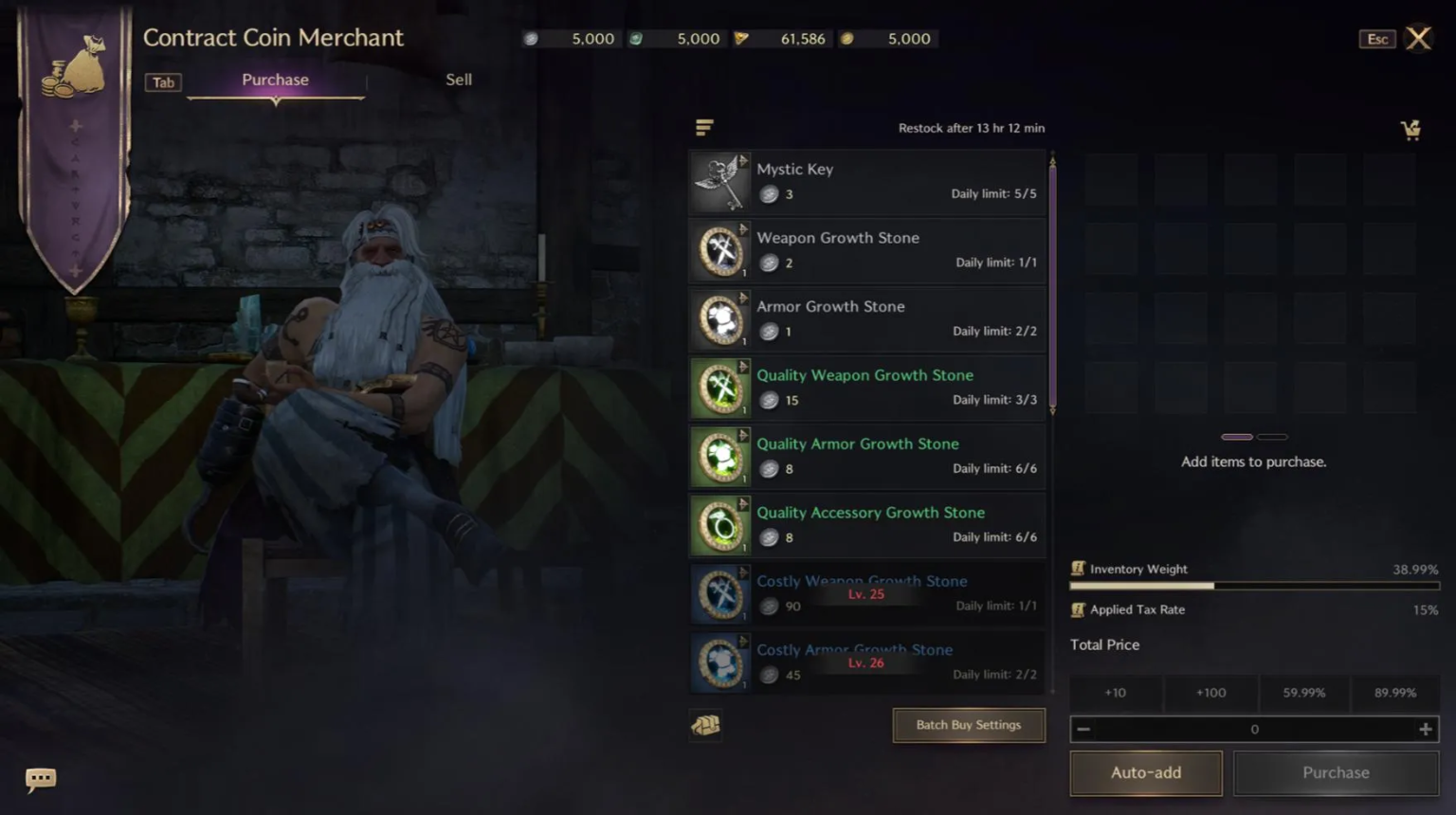Click the Quality Armor Growth Stone icon
This screenshot has height=815, width=1456.
(720, 457)
